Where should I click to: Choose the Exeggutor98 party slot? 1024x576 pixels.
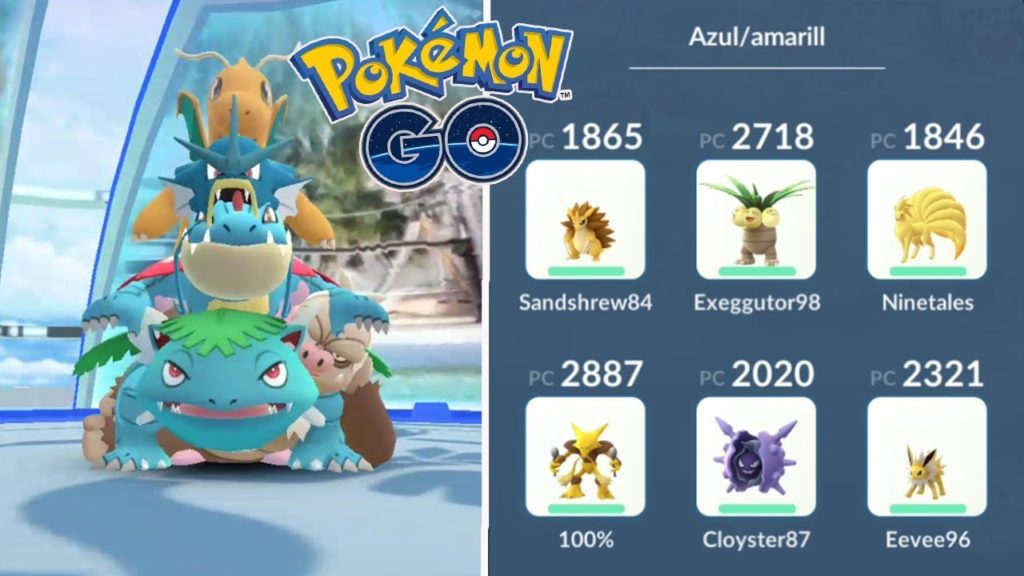(x=756, y=219)
